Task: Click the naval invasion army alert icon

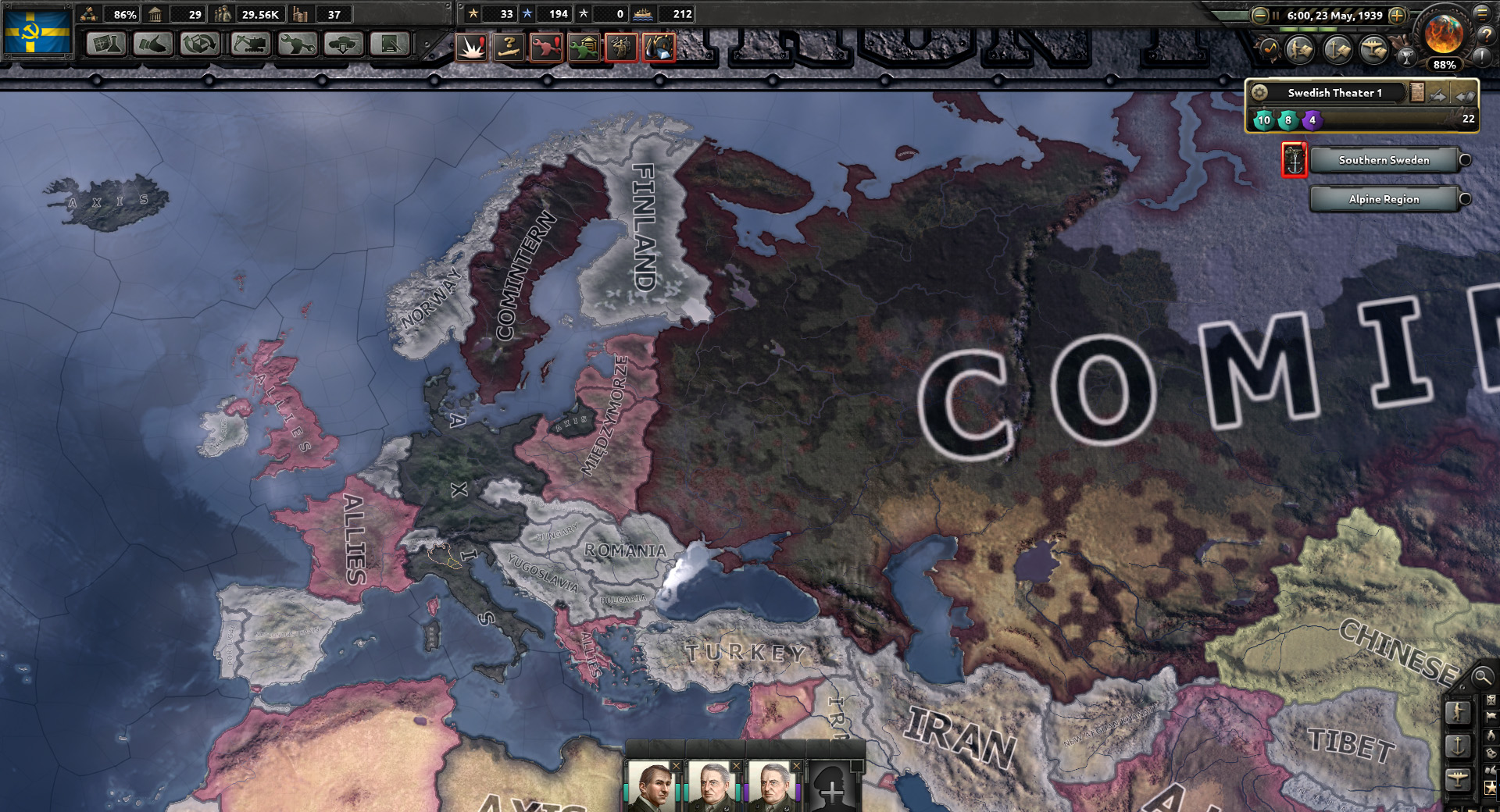Action: 1294,160
